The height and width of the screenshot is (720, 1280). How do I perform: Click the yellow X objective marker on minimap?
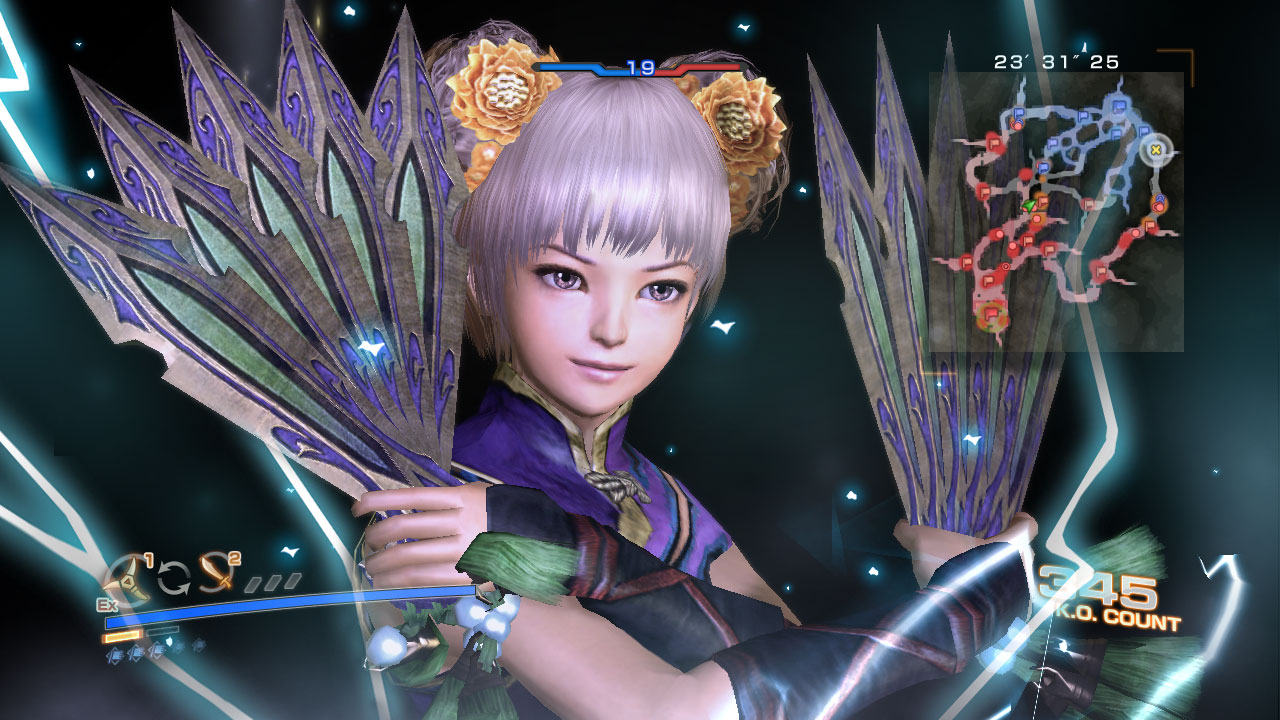pyautogui.click(x=1155, y=150)
